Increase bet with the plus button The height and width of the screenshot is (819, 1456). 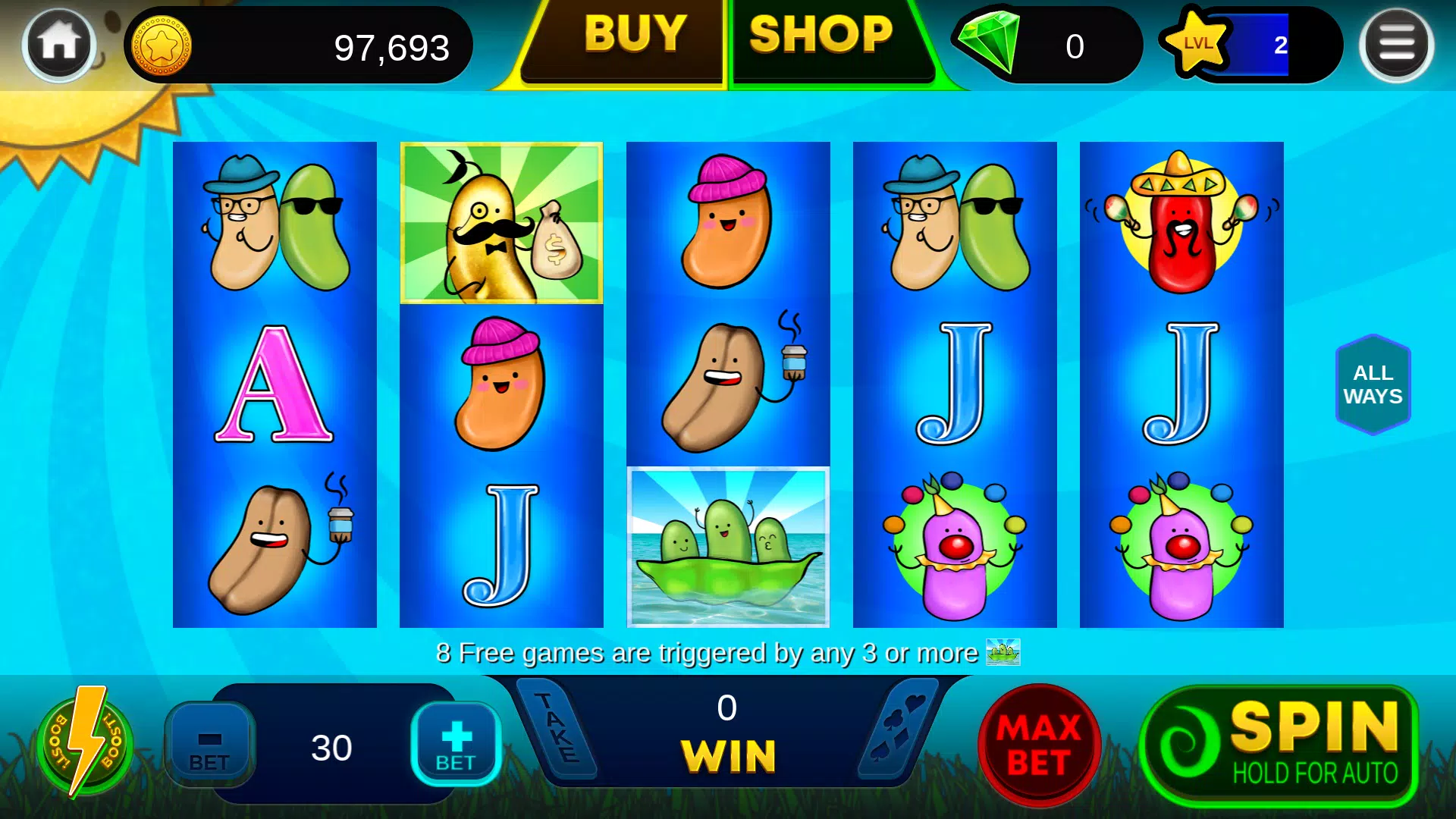pos(455,743)
